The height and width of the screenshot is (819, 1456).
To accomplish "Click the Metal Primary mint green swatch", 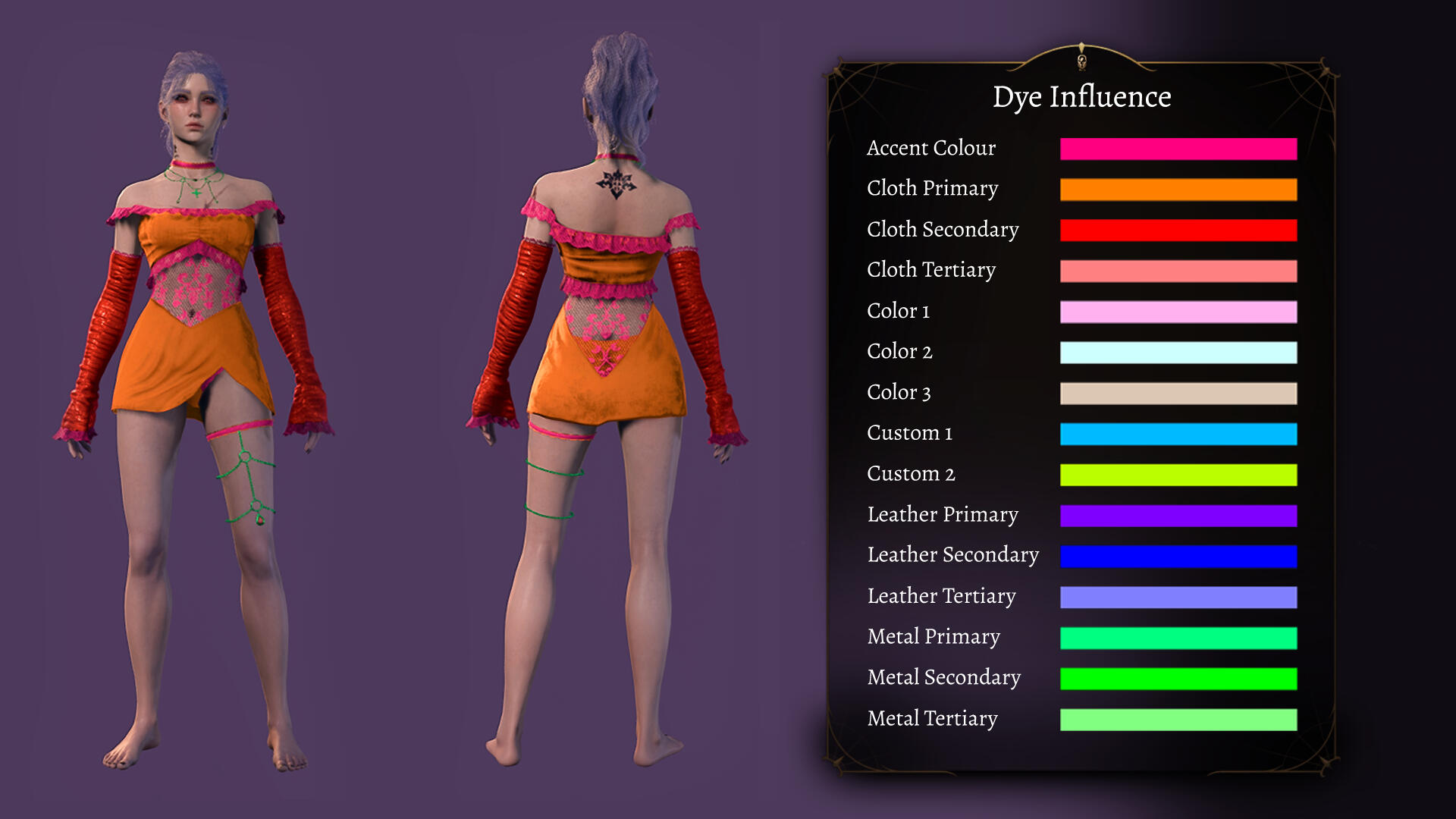I will [x=1178, y=639].
